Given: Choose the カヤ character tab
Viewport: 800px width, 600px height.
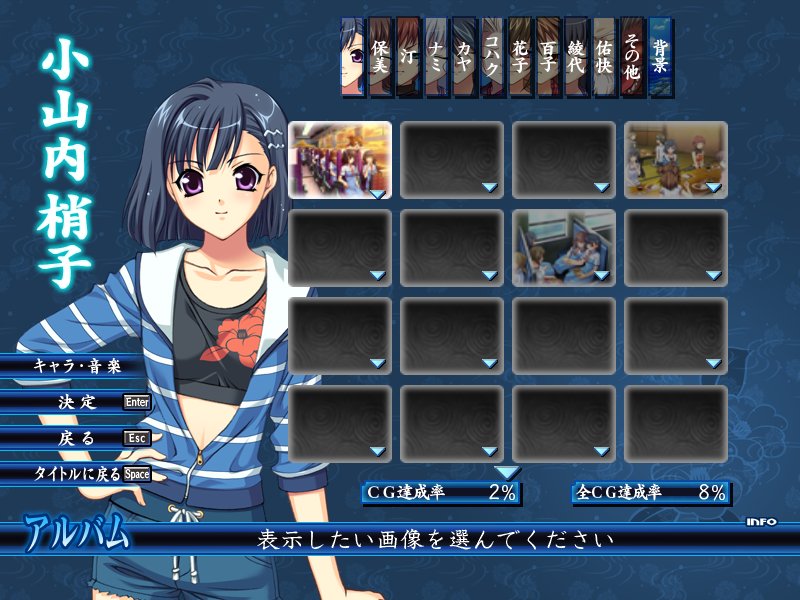Looking at the screenshot, I should point(464,56).
